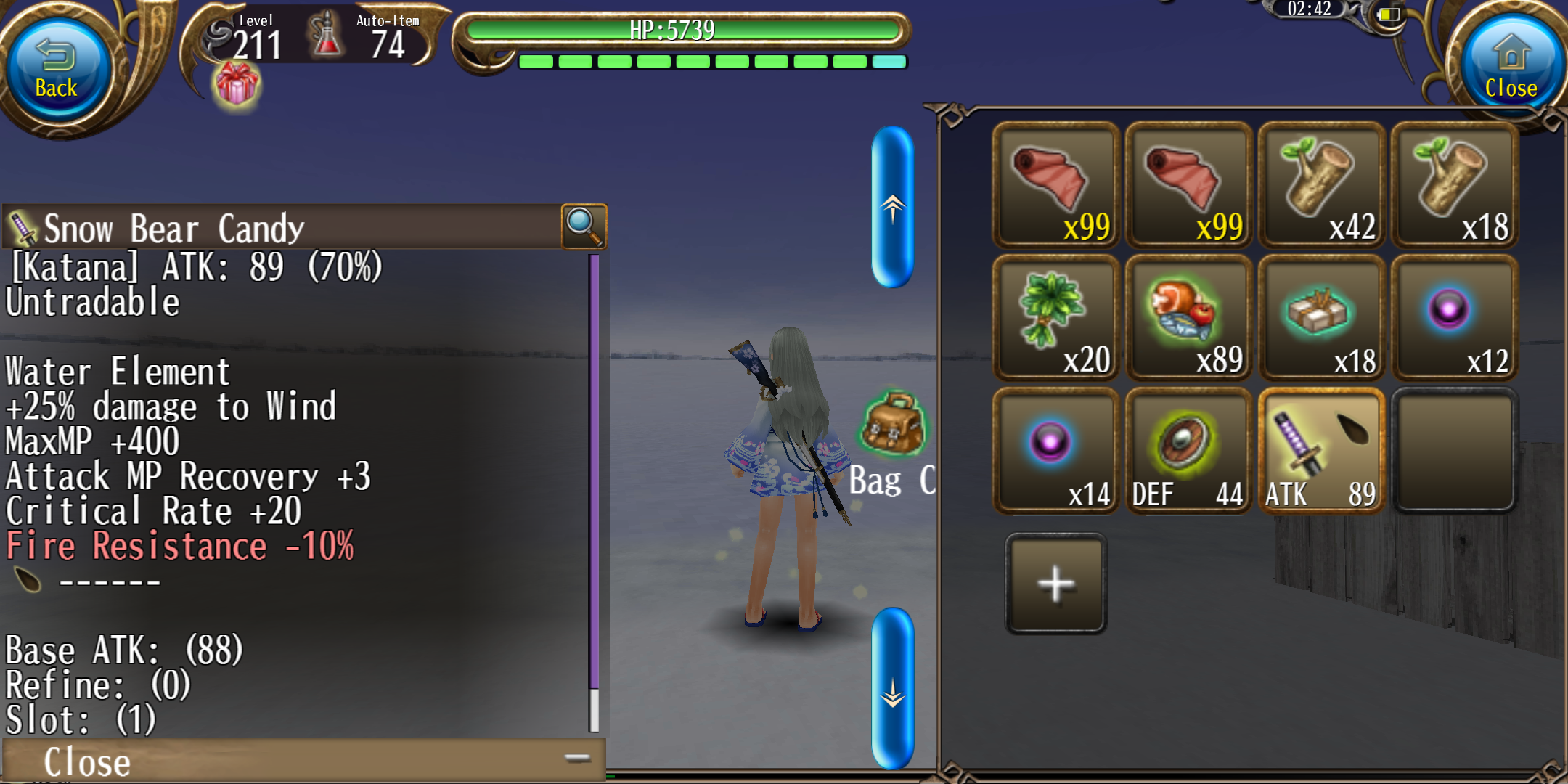Open the Bag icon
The width and height of the screenshot is (1568, 784).
[893, 425]
